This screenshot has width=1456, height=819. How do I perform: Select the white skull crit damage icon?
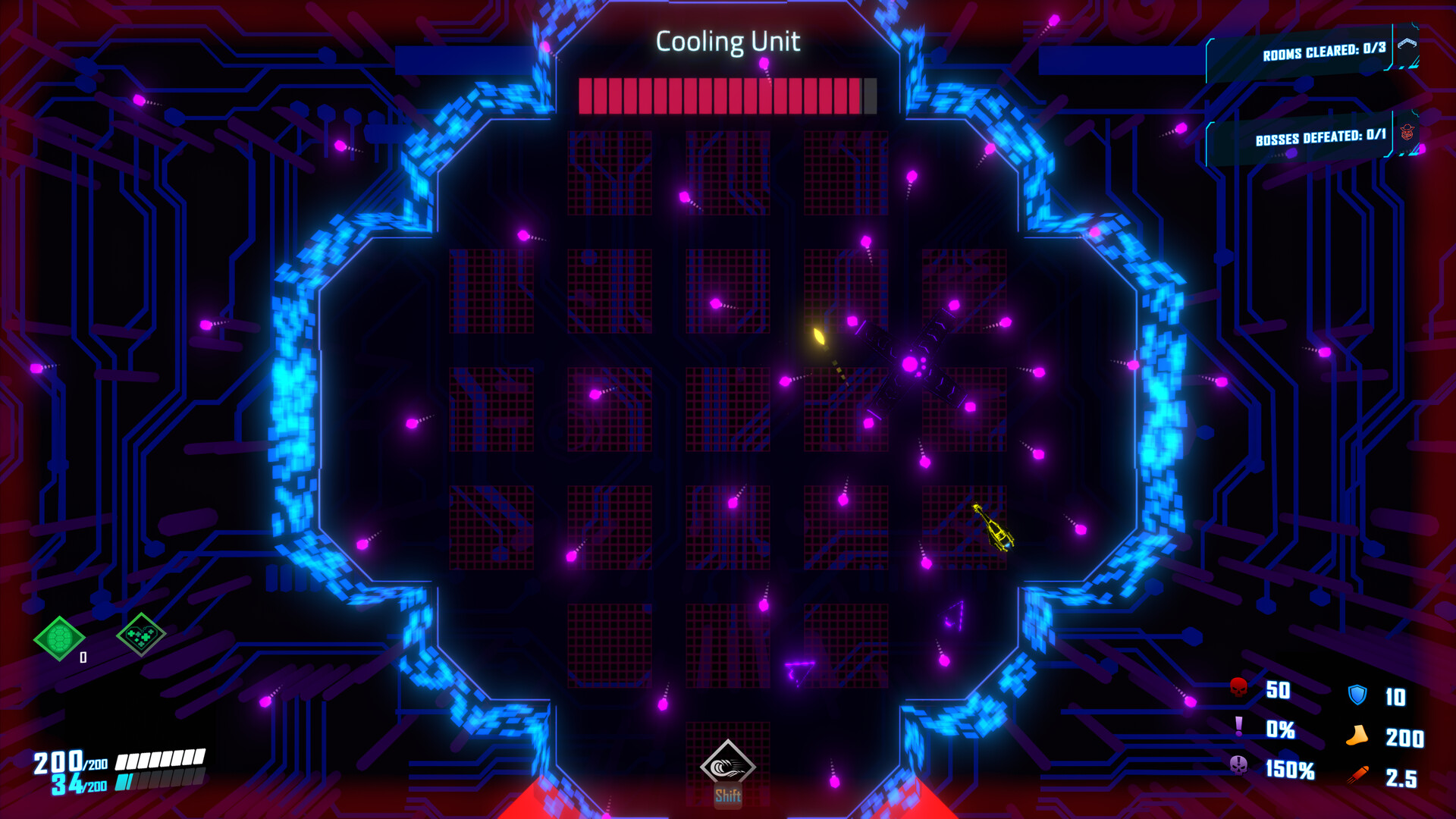pos(1238,770)
